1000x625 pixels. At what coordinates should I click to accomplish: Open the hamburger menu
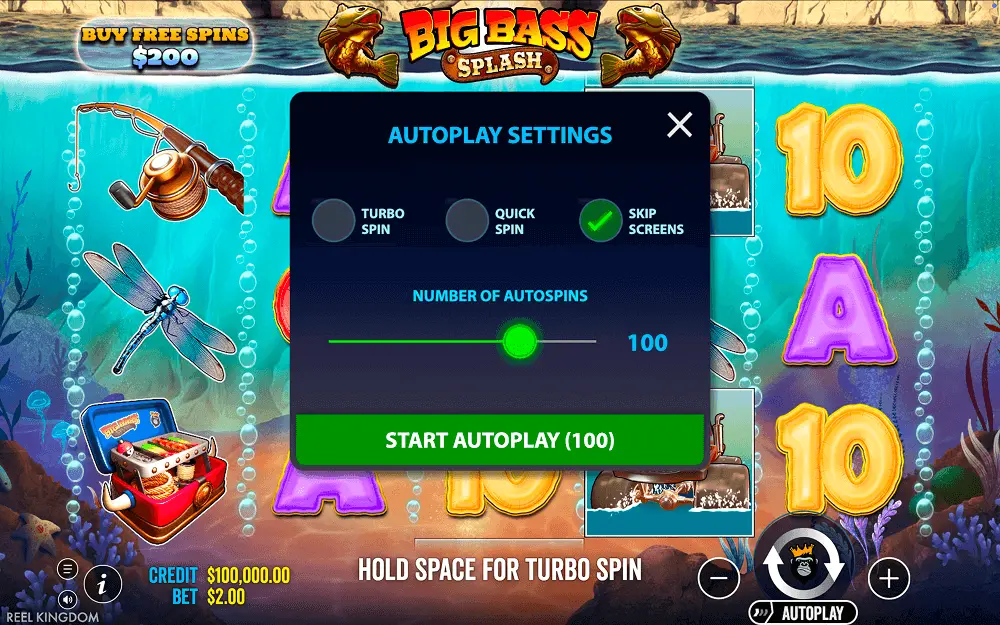[67, 569]
